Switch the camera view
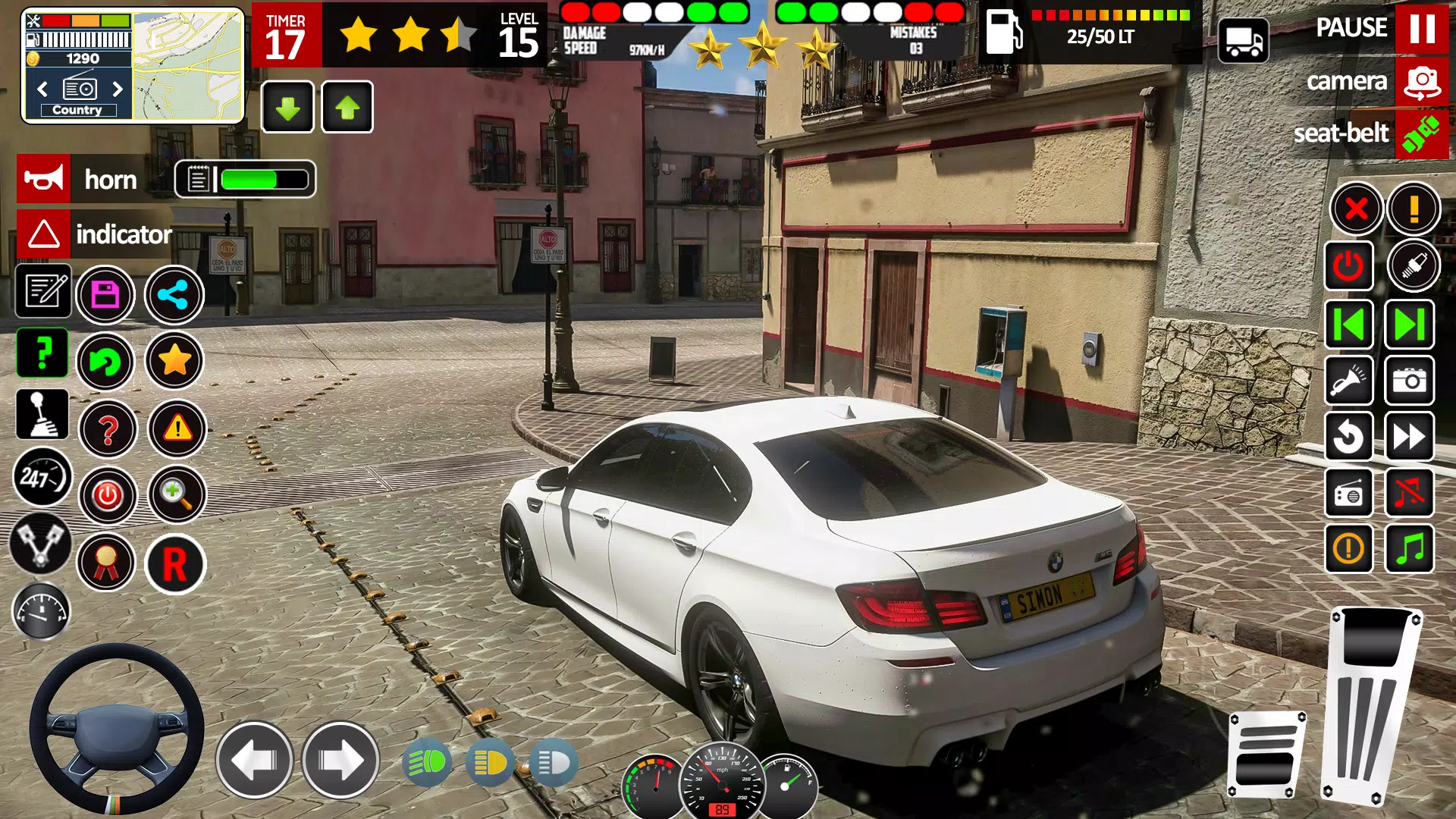Screen dimensions: 1456x819 point(1421,81)
